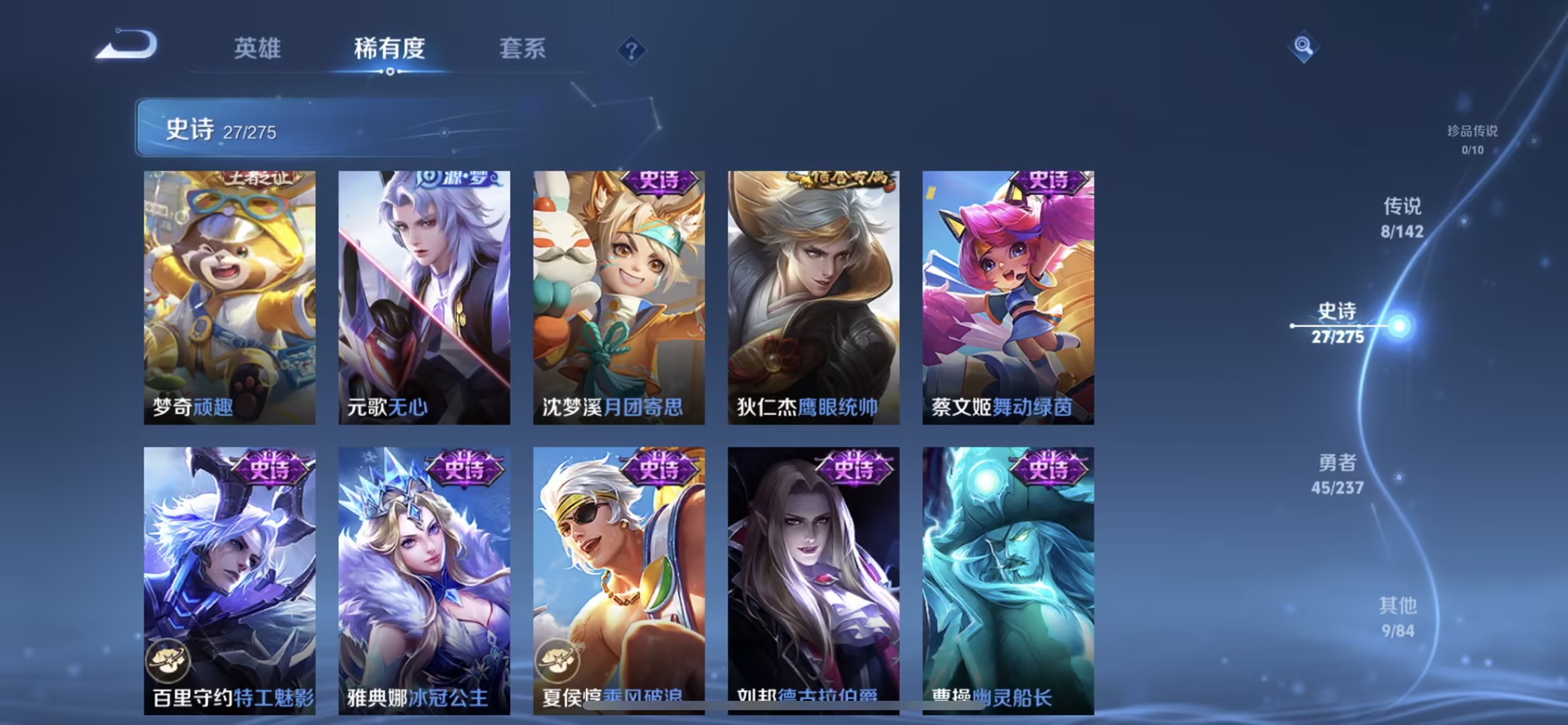Switch to the 英雄 tab
1568x725 pixels.
coord(258,48)
